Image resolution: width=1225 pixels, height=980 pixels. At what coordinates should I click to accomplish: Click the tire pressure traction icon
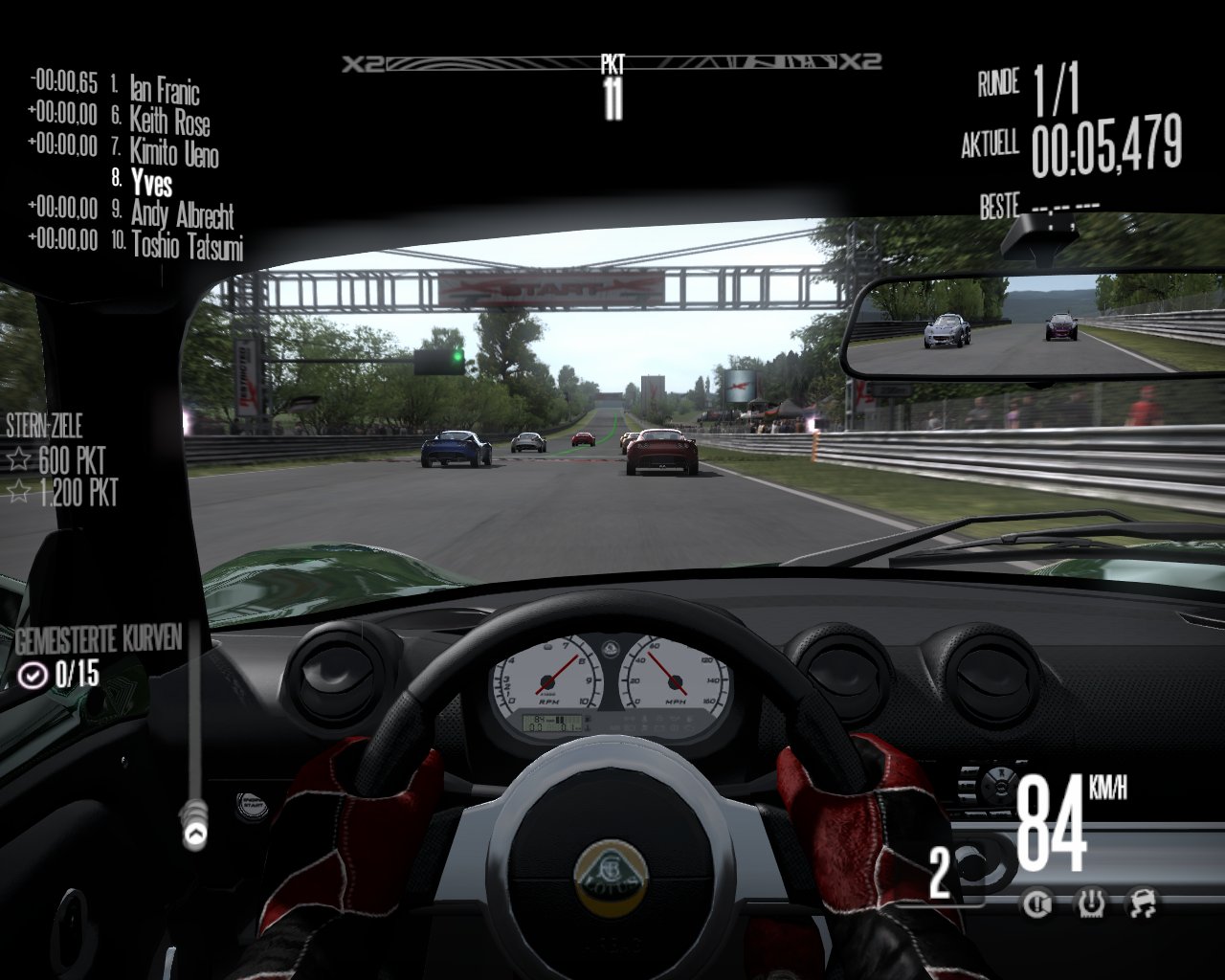(1090, 902)
